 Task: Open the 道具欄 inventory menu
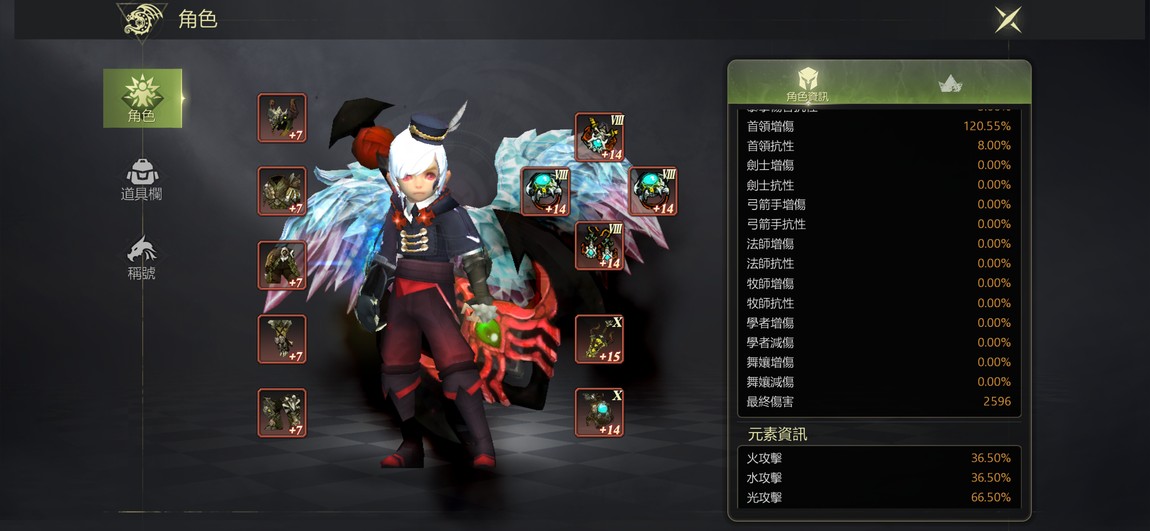pos(142,180)
